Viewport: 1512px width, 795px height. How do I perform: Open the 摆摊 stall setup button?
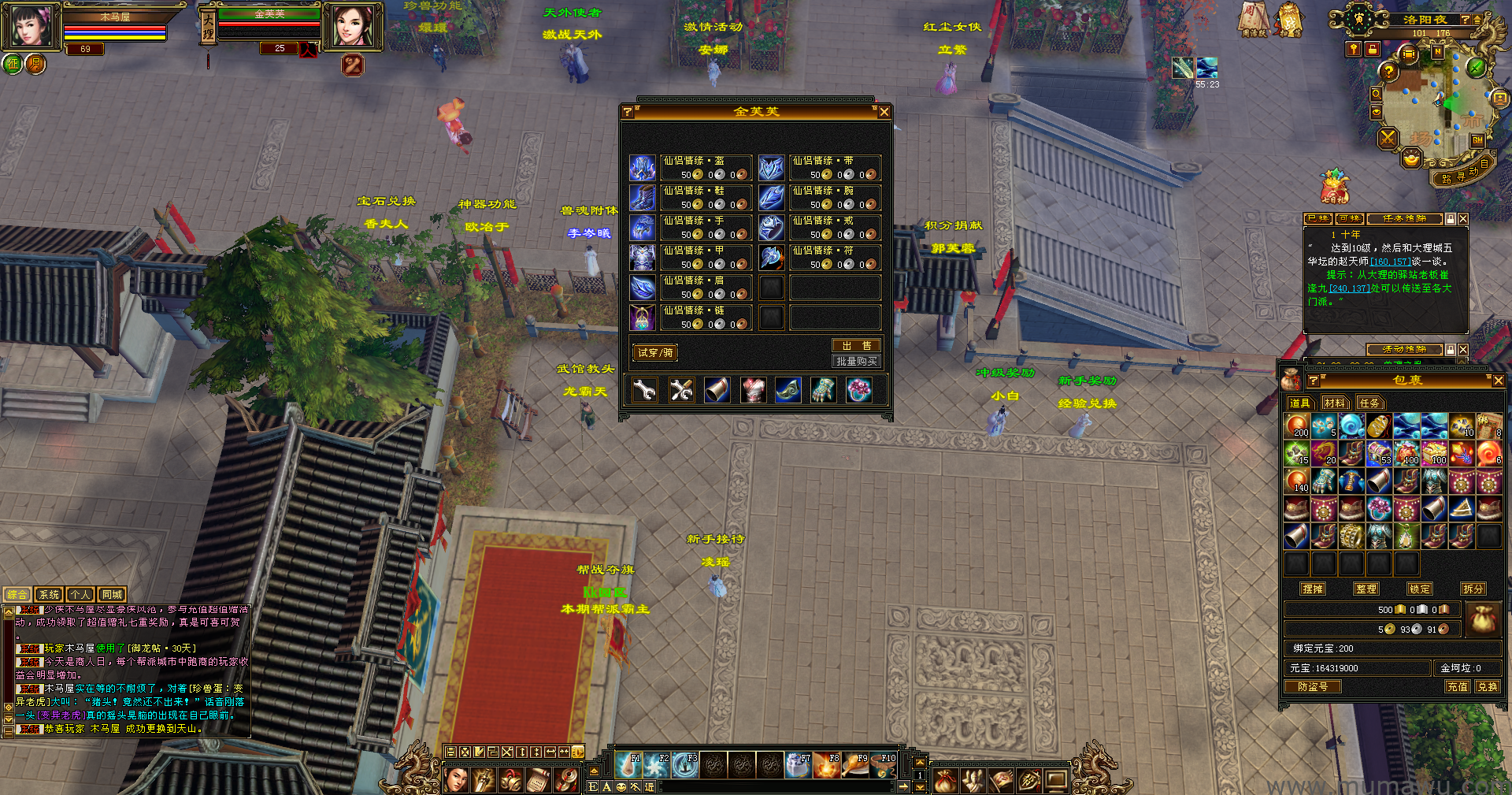[x=1313, y=589]
